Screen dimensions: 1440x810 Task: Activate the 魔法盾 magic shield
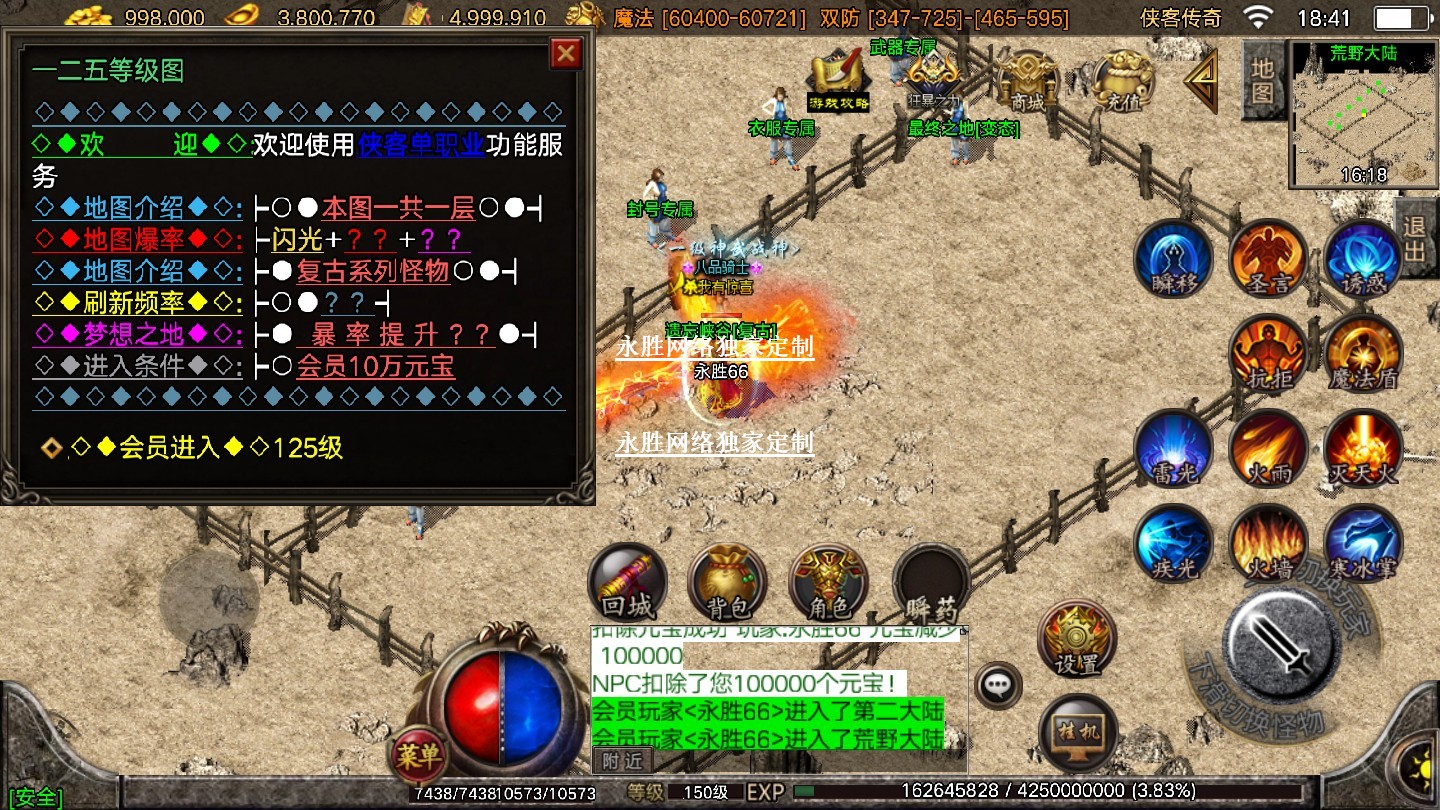tap(1363, 353)
